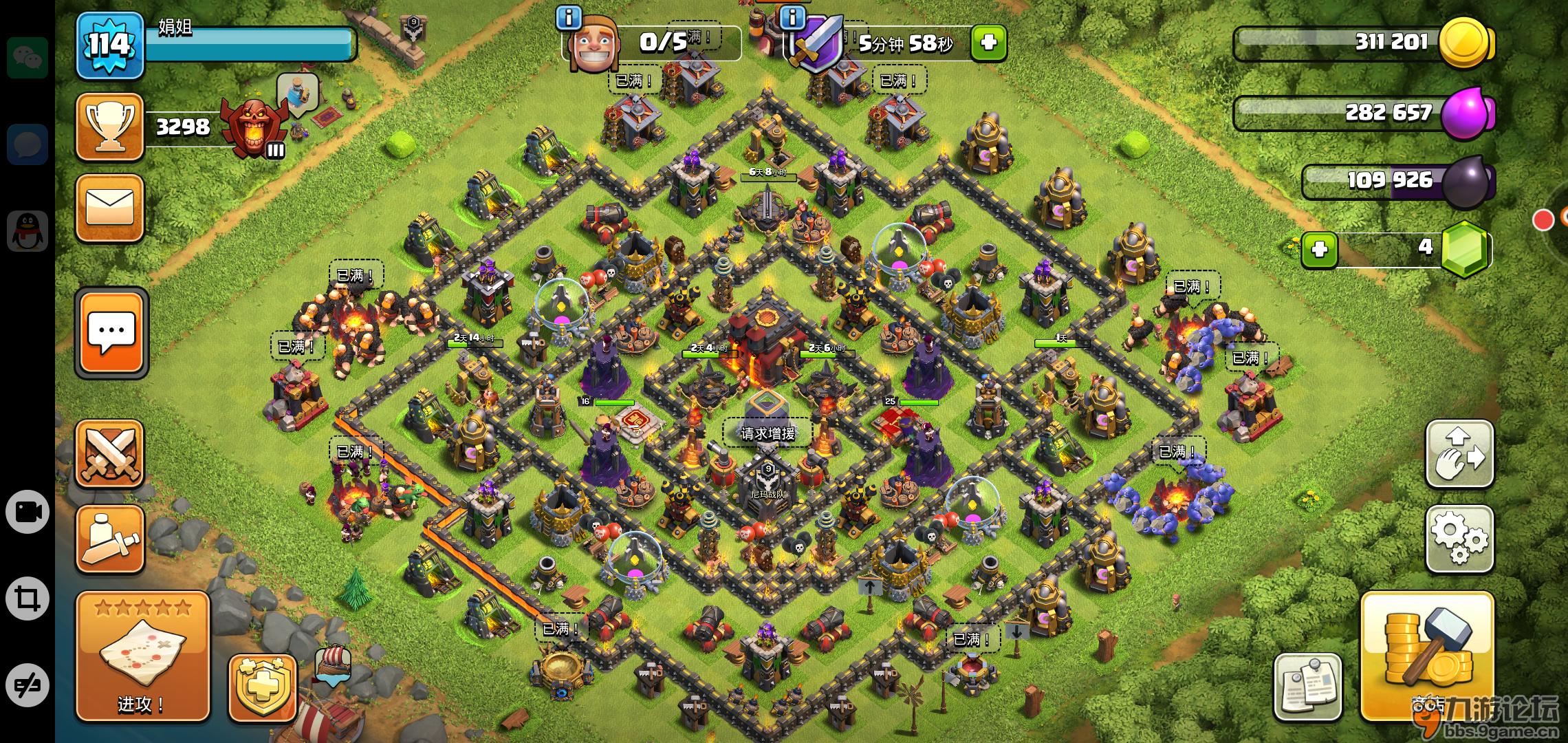
Task: Add gems with the green plus
Action: coord(1319,249)
